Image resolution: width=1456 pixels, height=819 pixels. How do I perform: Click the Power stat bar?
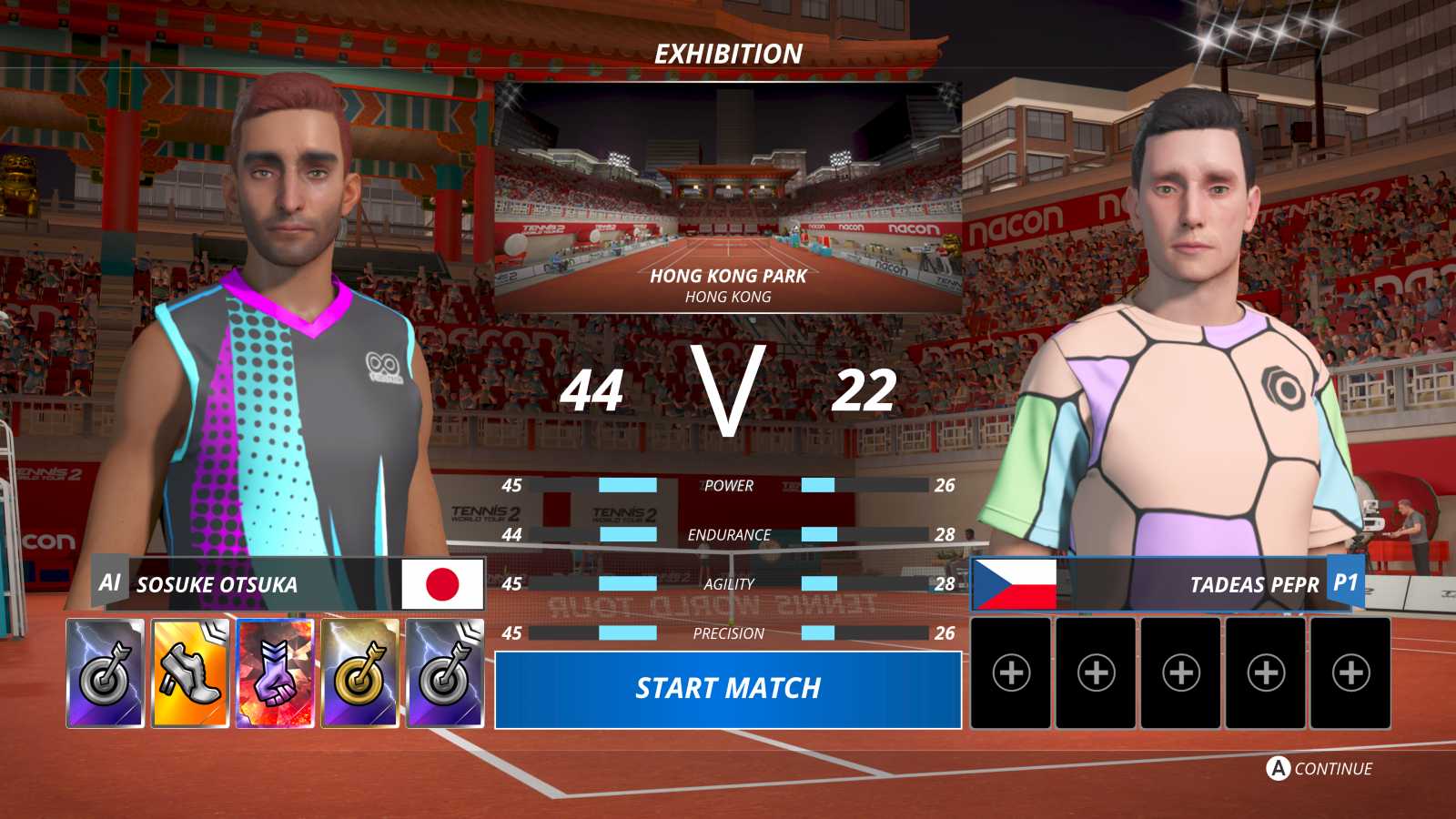[728, 485]
